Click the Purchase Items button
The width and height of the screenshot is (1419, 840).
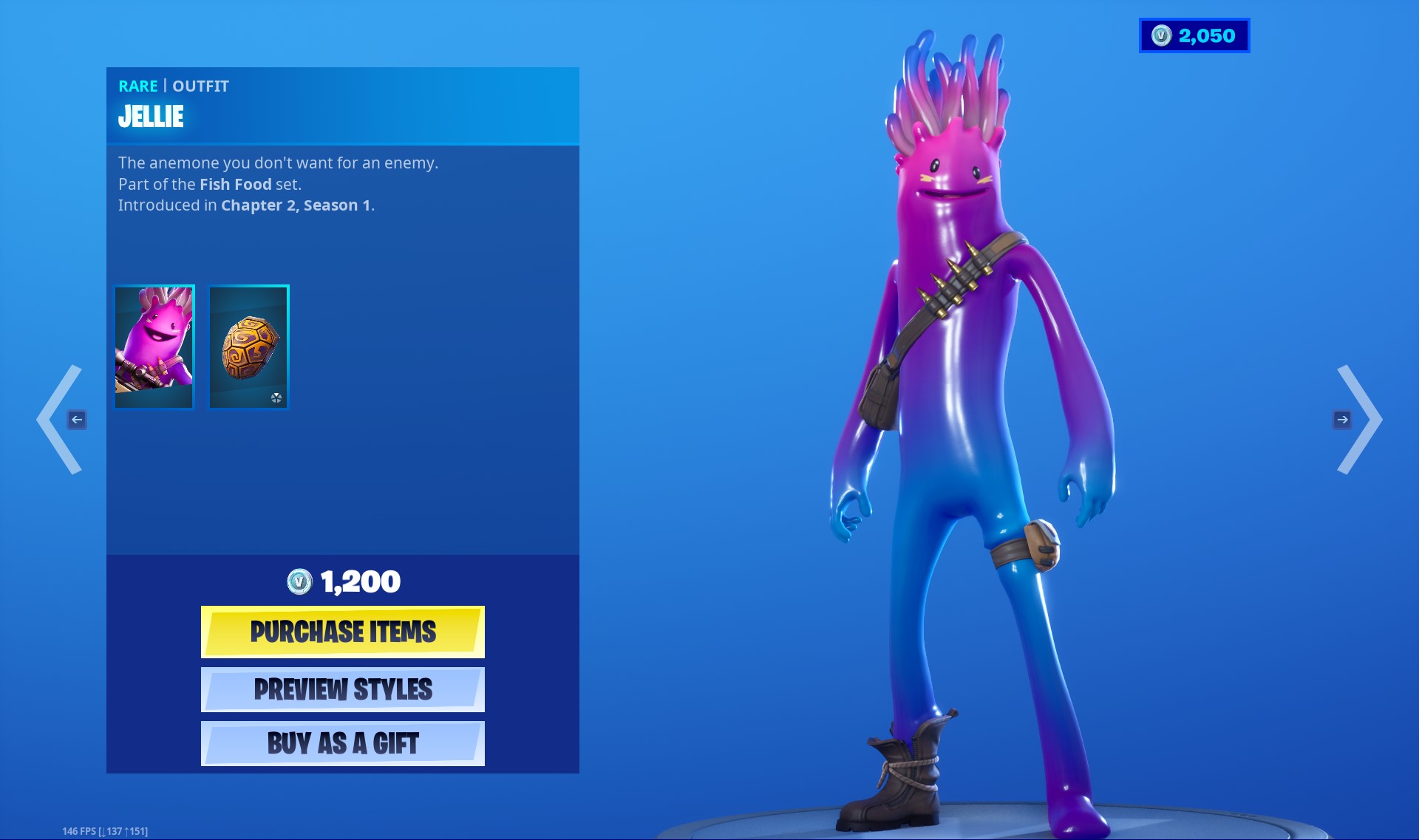click(x=342, y=632)
